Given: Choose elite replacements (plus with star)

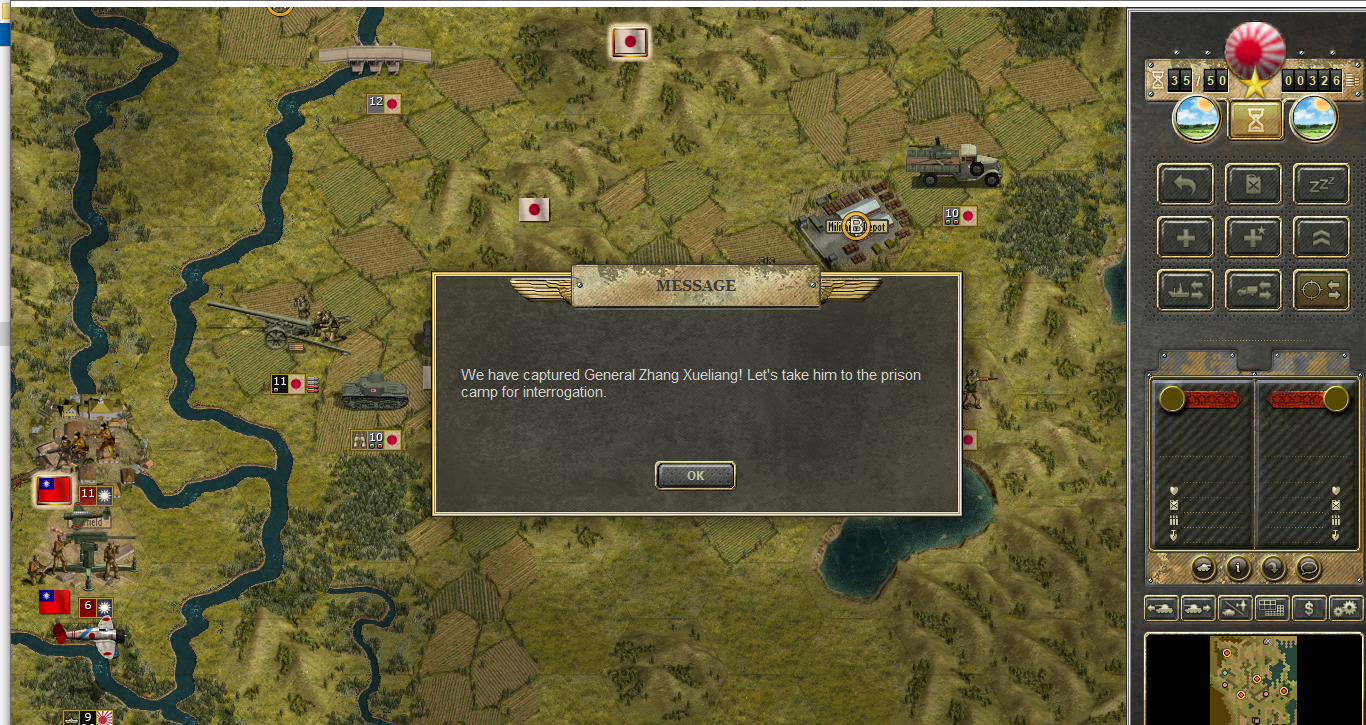Looking at the screenshot, I should coord(1253,237).
